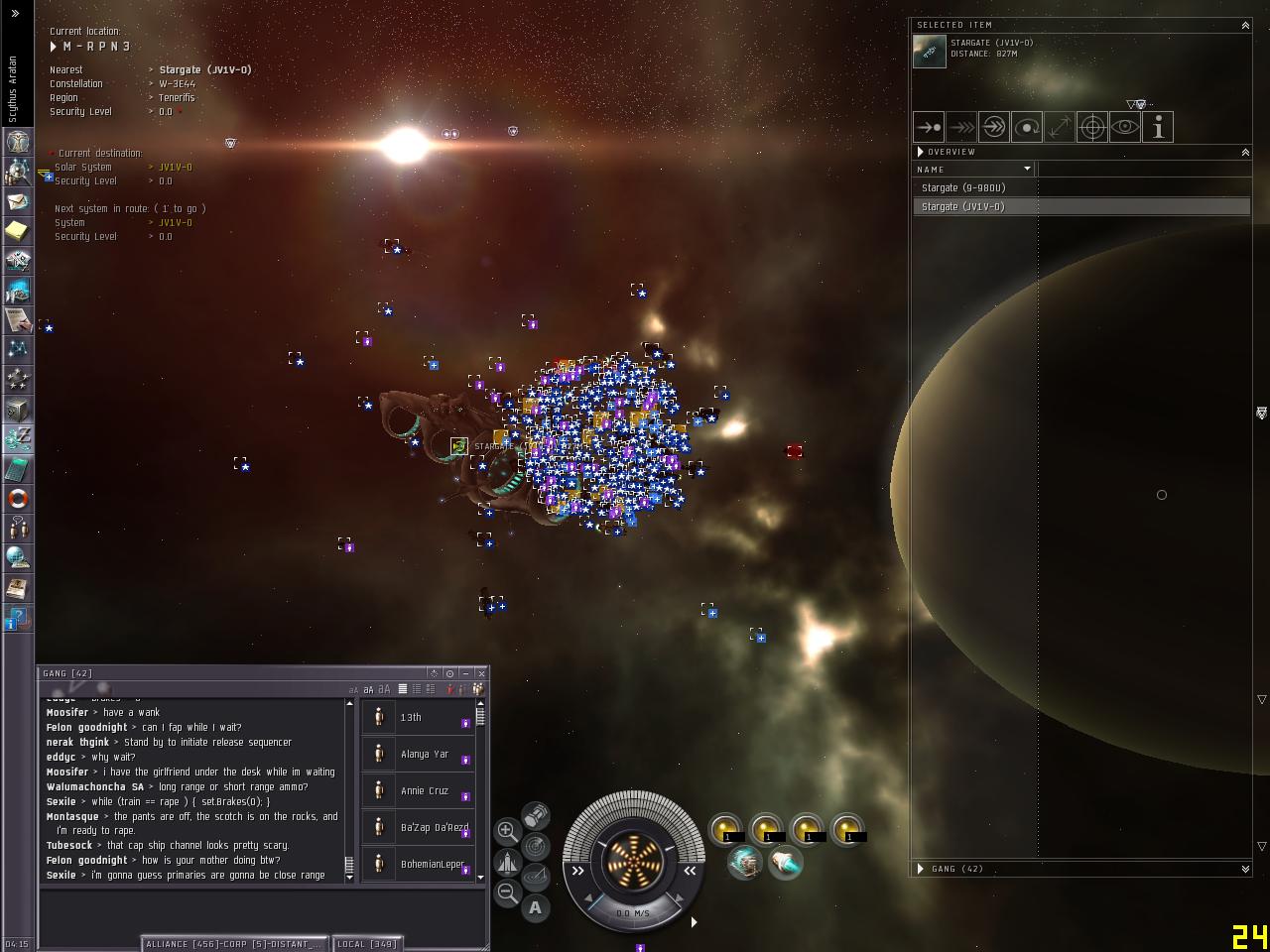Image resolution: width=1270 pixels, height=952 pixels.
Task: Switch to the Alliance chat tab
Action: (x=234, y=944)
